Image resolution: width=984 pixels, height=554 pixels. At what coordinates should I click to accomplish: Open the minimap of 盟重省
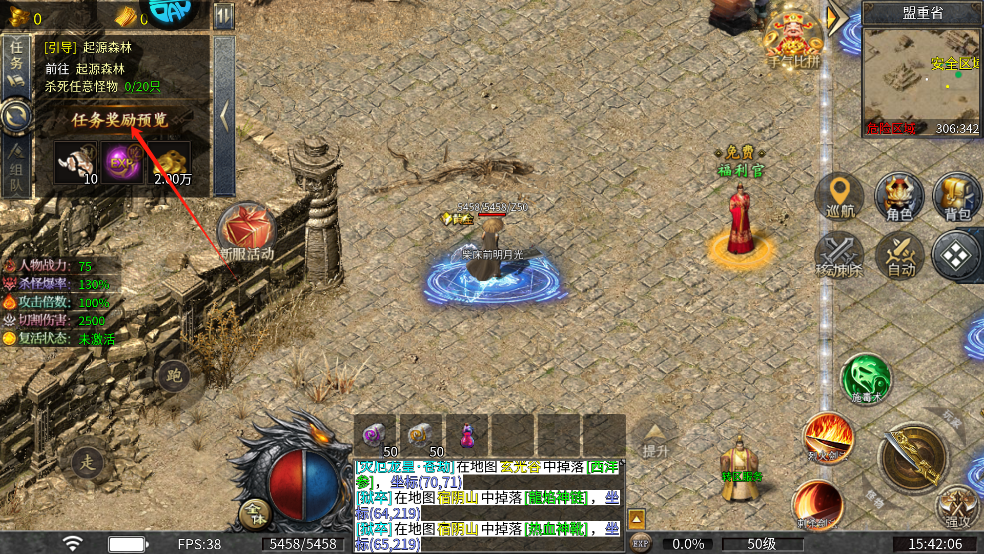(x=921, y=80)
